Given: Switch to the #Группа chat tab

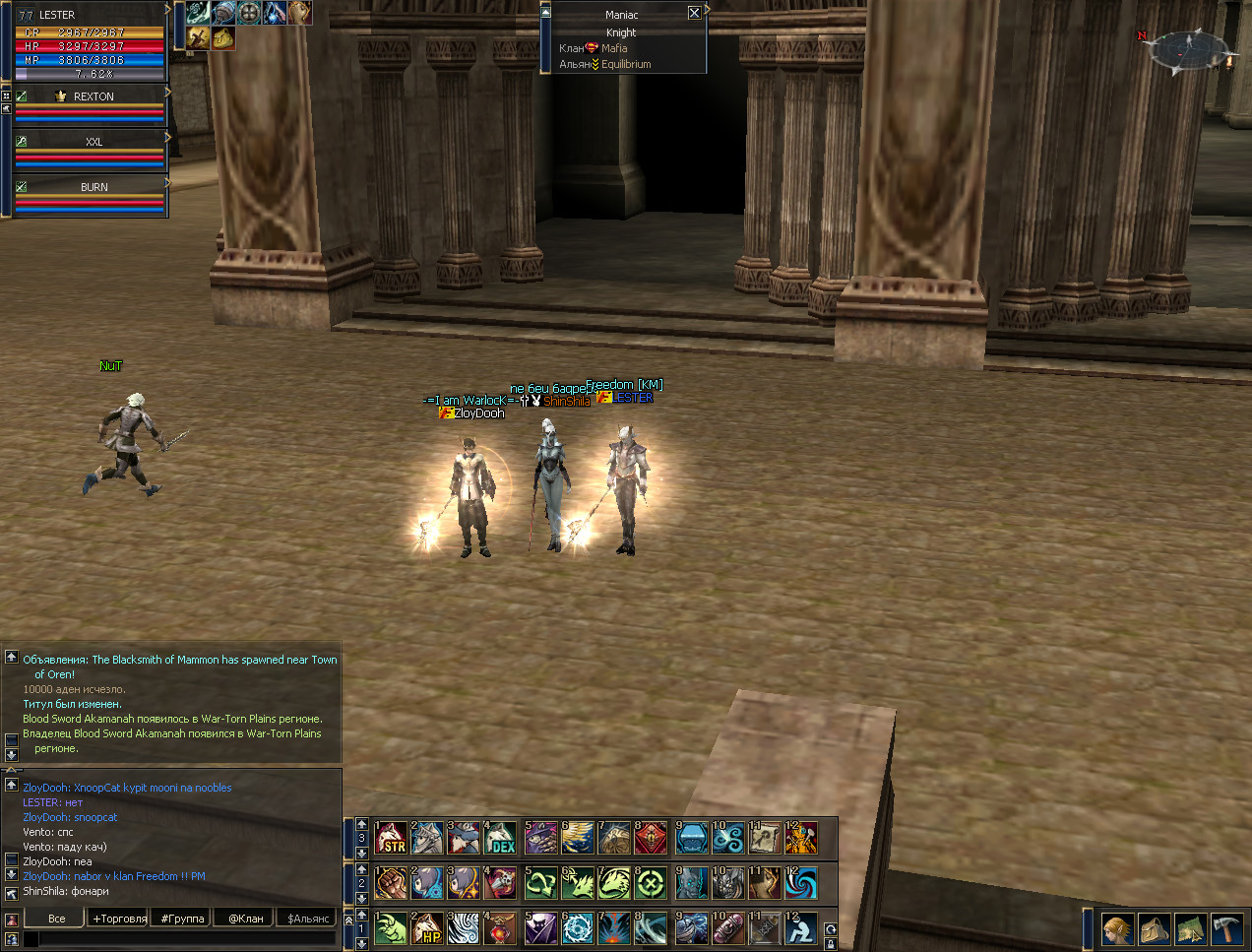Looking at the screenshot, I should 182,919.
